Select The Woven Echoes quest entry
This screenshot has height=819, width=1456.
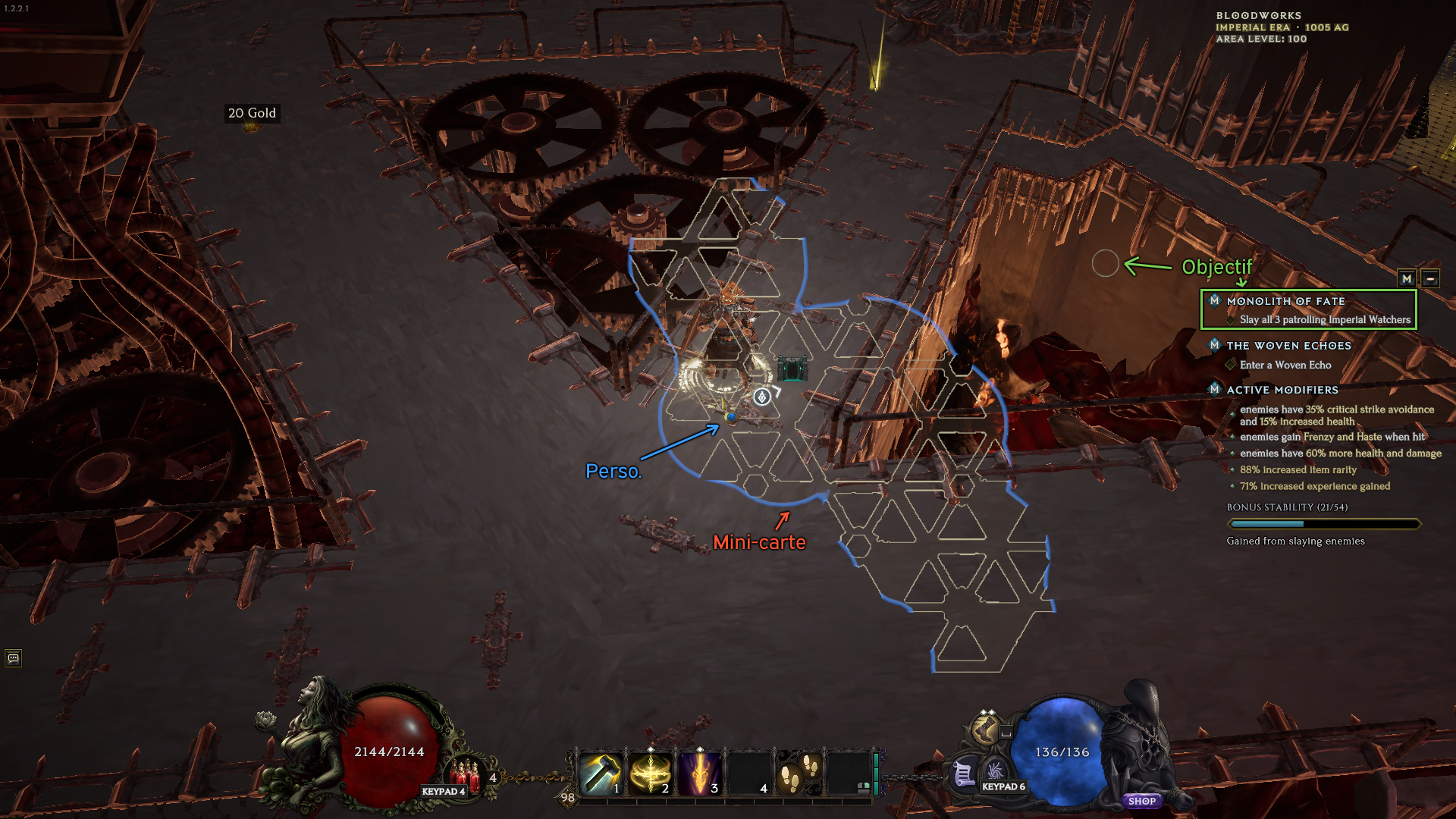1288,346
